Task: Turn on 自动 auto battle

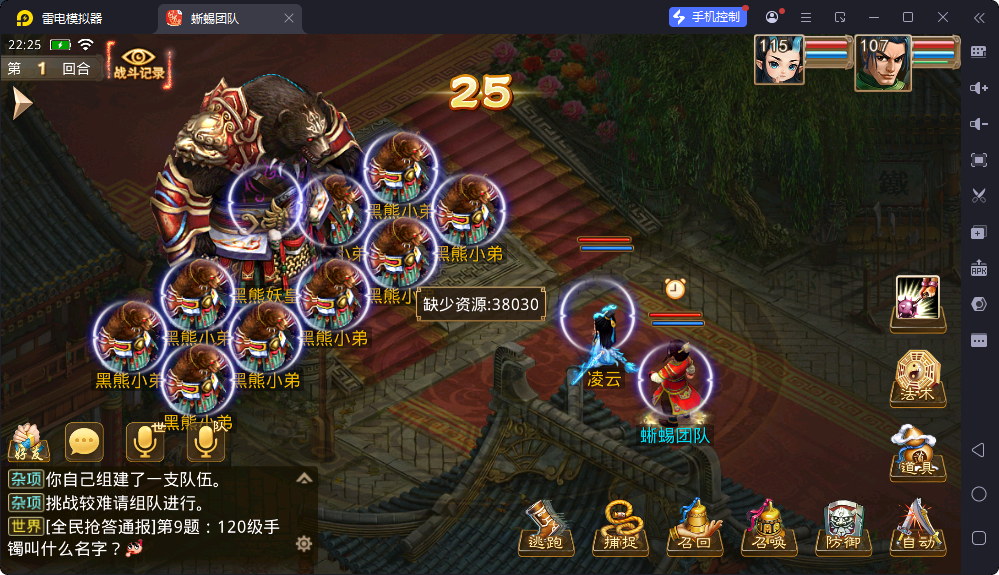Action: 915,527
